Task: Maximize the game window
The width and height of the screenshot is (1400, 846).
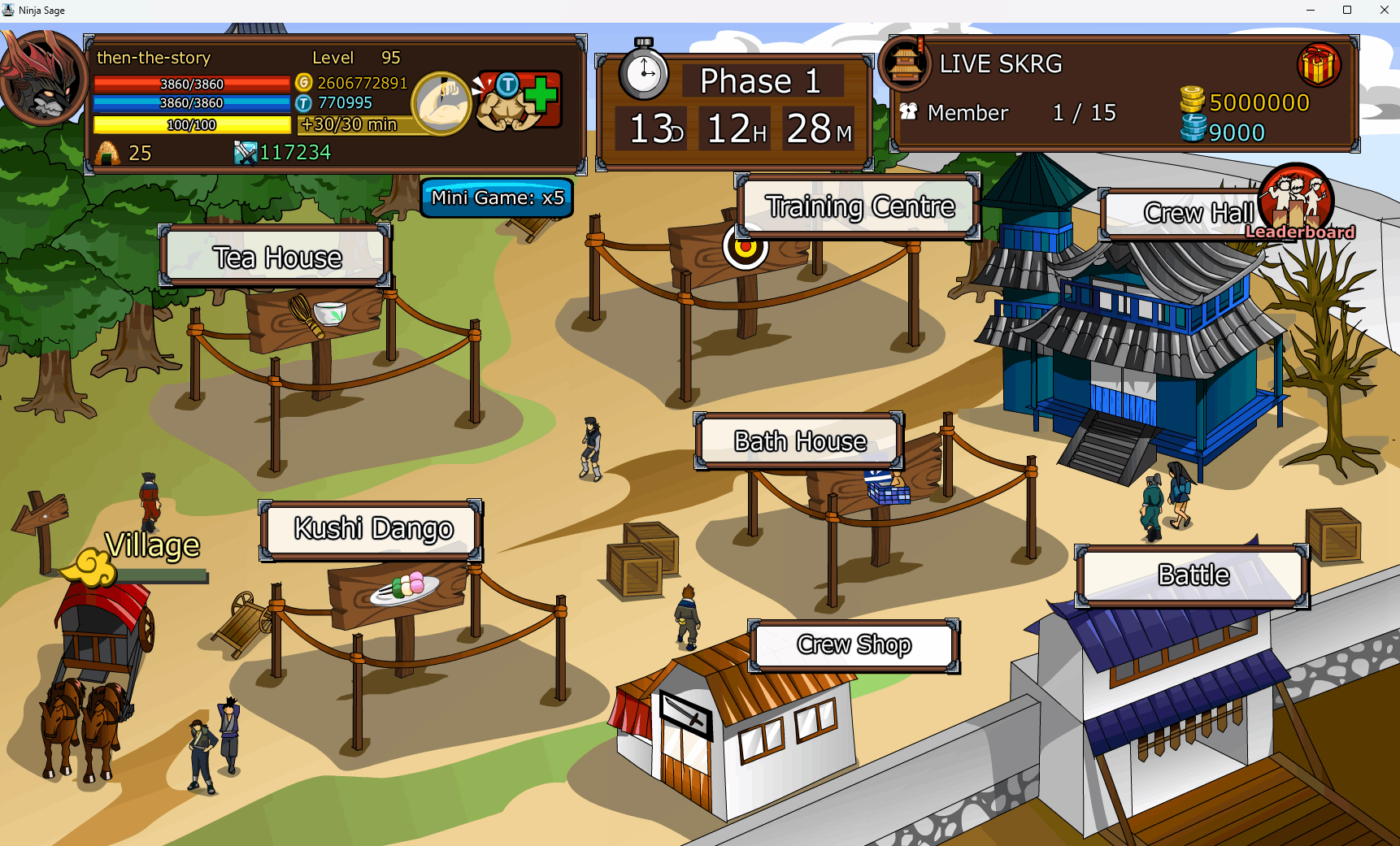Action: 1347,11
